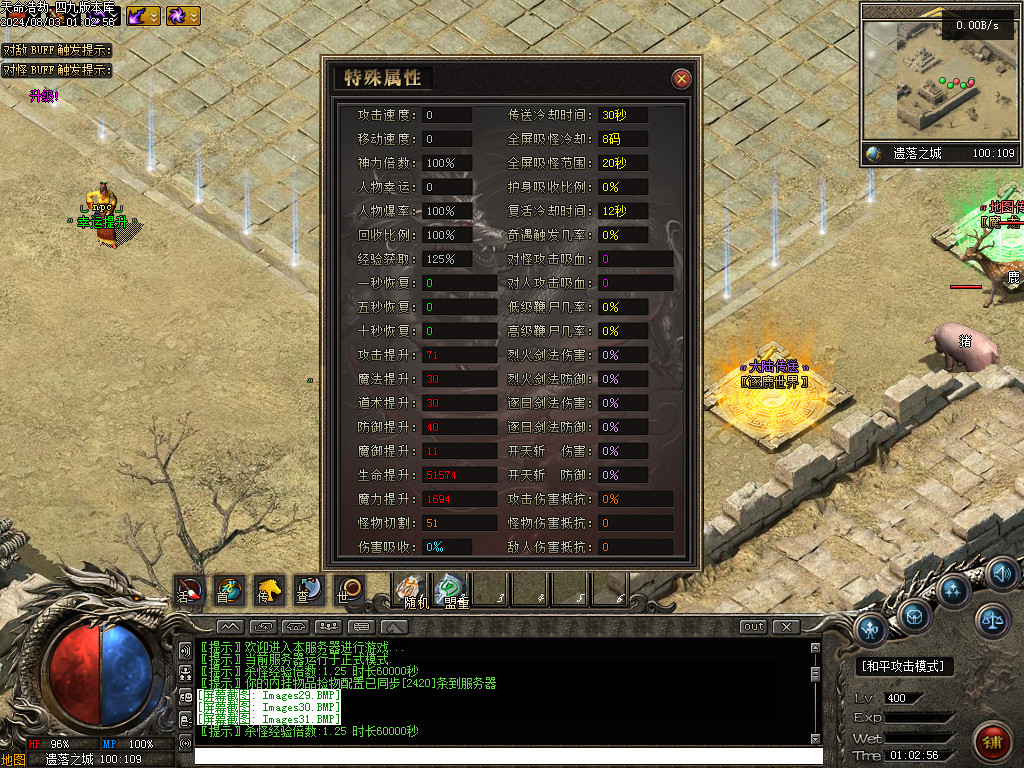
Task: Close the chat panel with X
Action: (787, 627)
